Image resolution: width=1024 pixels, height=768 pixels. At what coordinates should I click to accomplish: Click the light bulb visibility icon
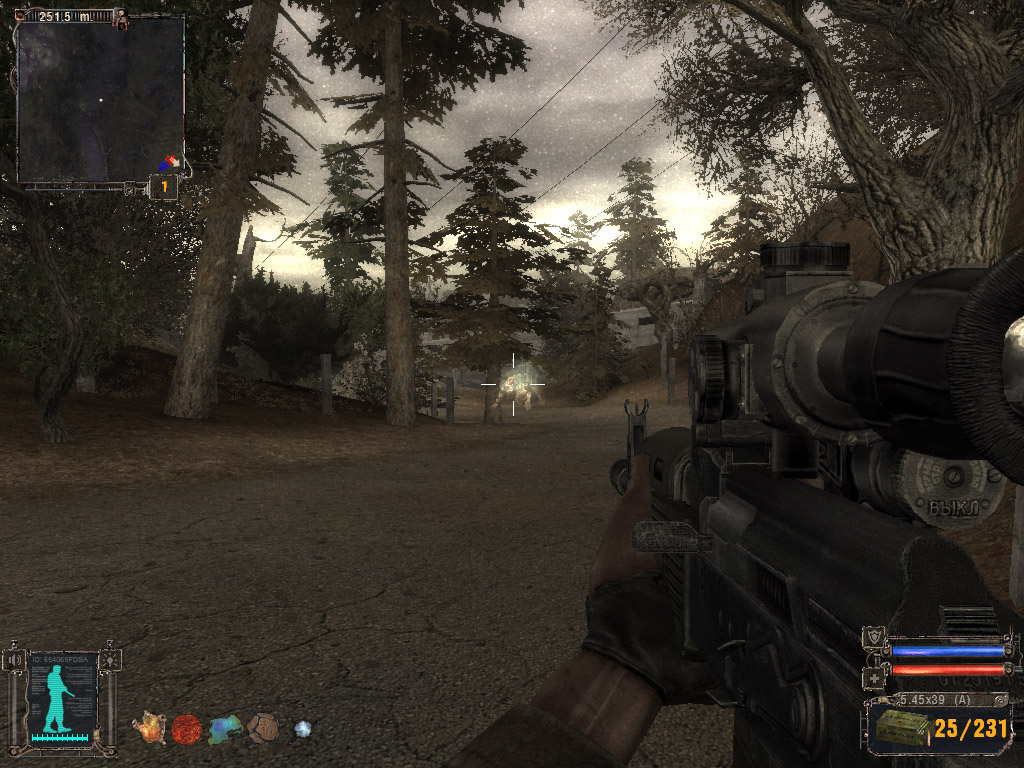click(108, 660)
